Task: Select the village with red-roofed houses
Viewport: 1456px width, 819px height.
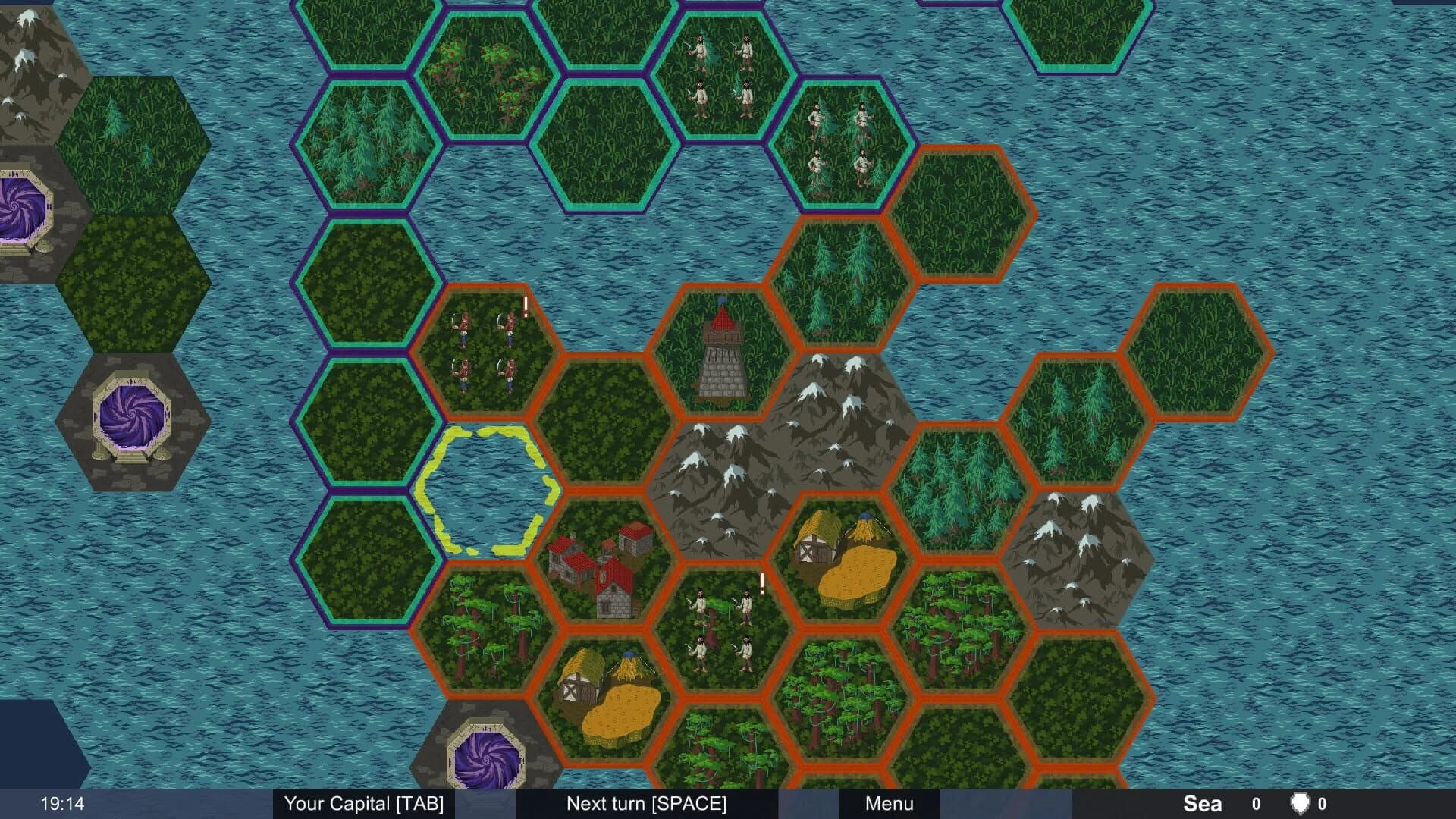Action: tap(599, 573)
